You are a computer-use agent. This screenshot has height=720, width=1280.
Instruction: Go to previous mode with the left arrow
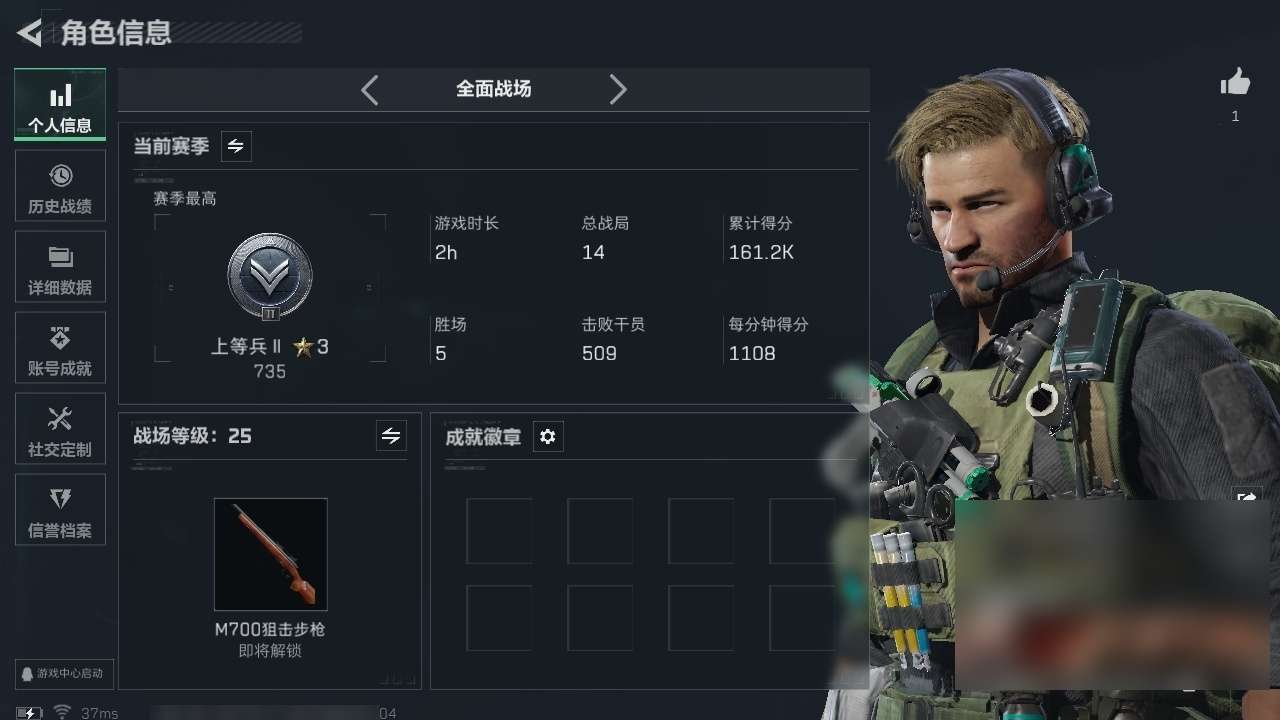(x=369, y=89)
